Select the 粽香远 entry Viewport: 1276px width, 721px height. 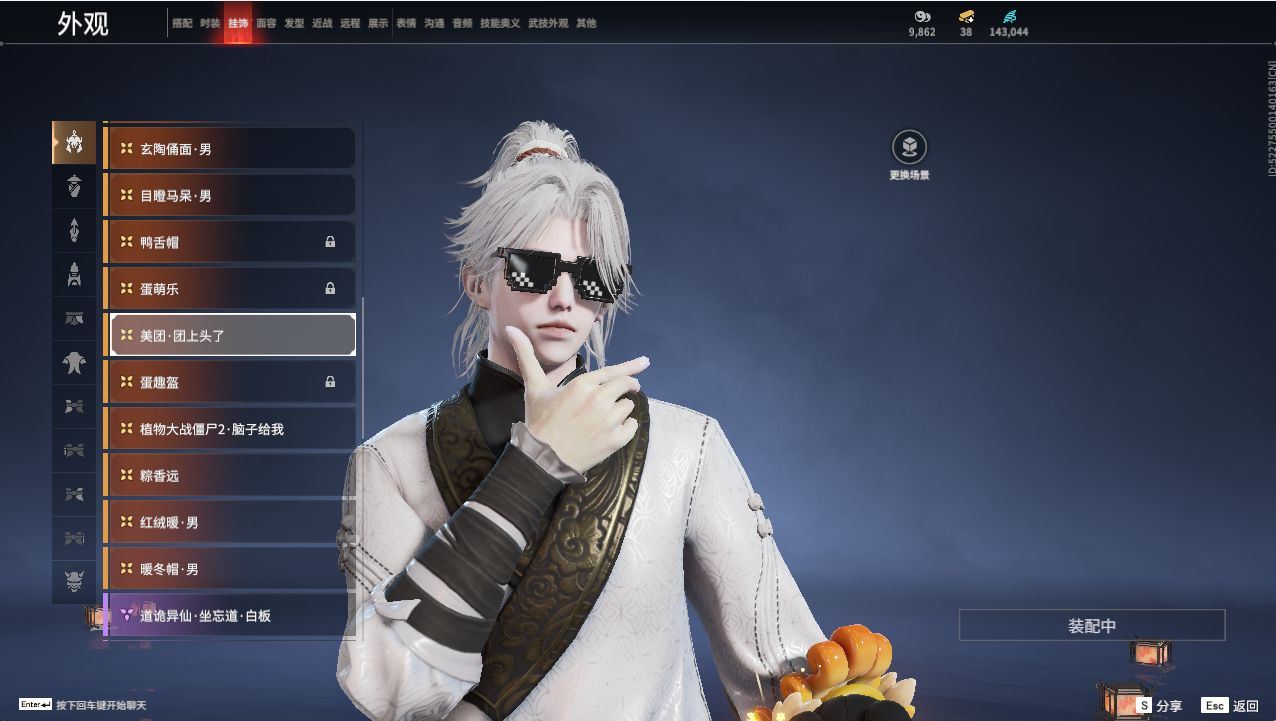(230, 476)
